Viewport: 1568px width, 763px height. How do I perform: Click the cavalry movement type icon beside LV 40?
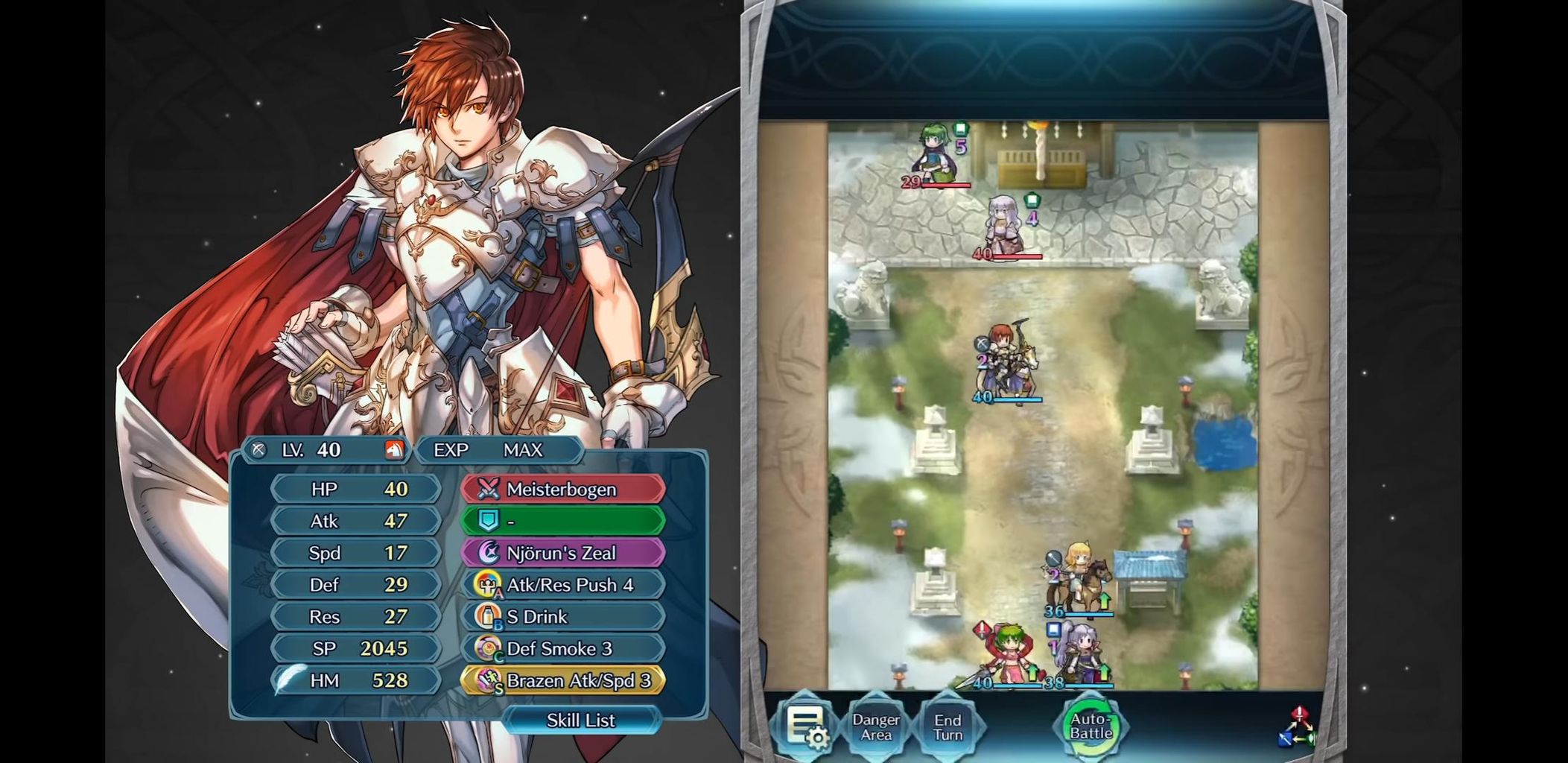396,450
